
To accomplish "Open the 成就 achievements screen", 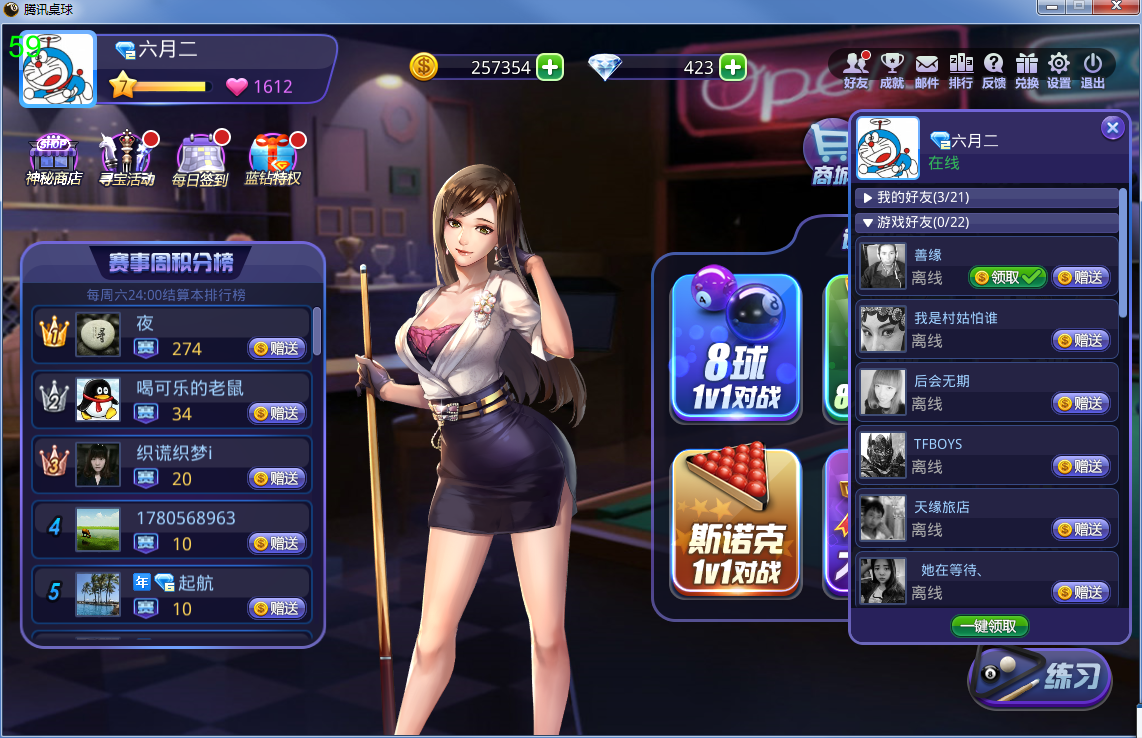I will point(892,70).
